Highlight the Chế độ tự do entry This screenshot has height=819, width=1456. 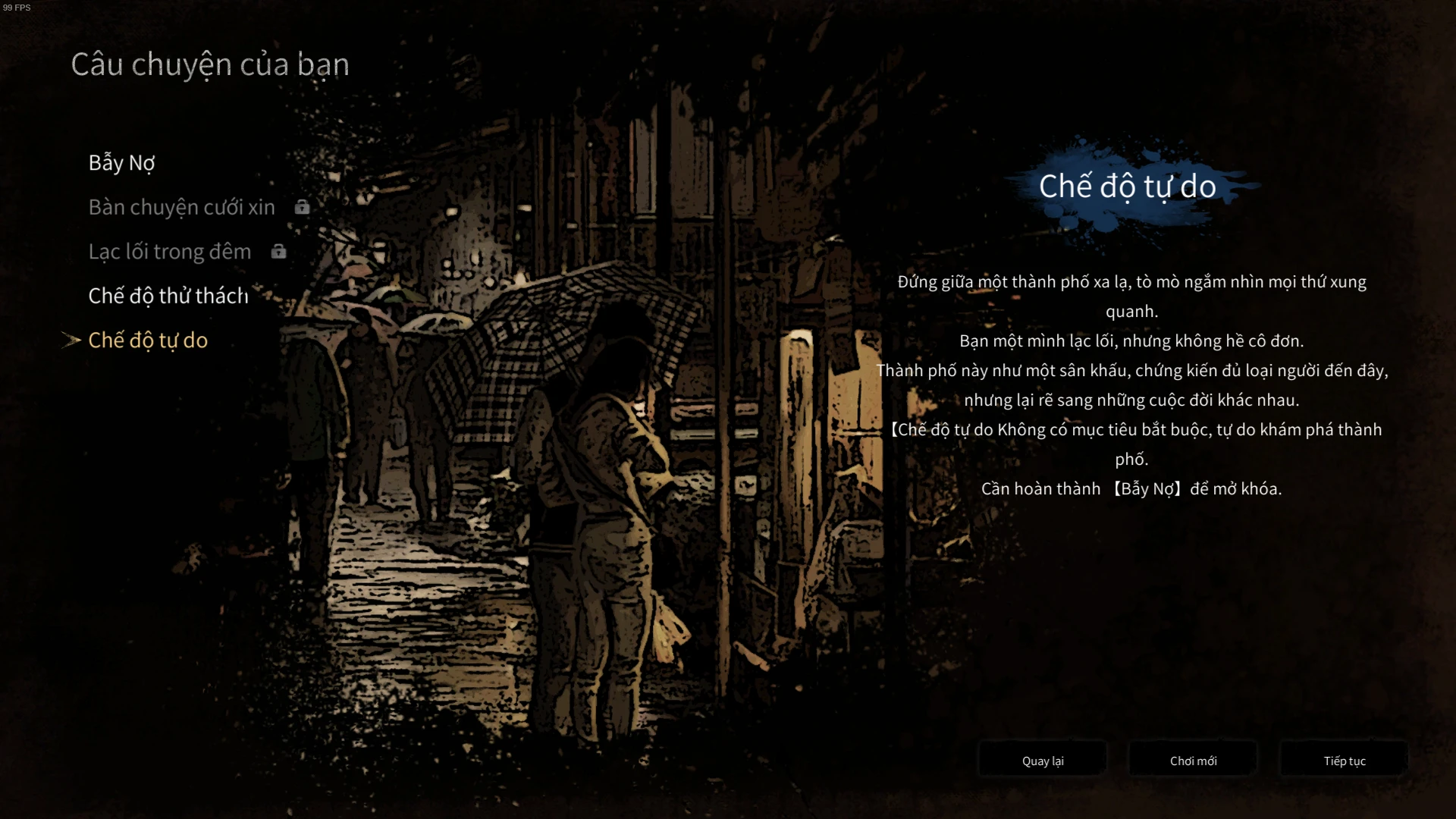148,340
